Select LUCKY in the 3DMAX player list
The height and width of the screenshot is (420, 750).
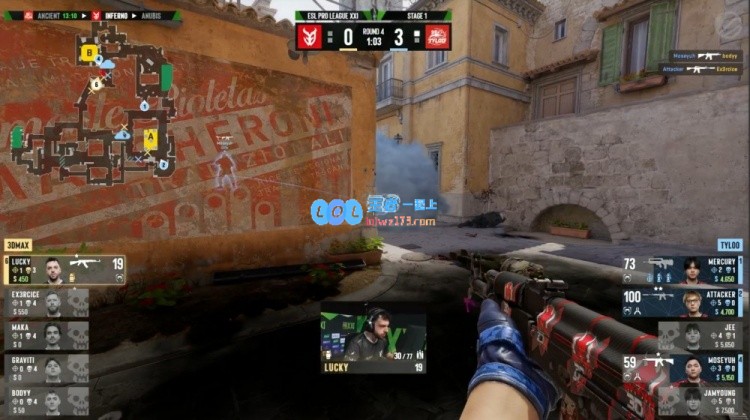coord(64,270)
